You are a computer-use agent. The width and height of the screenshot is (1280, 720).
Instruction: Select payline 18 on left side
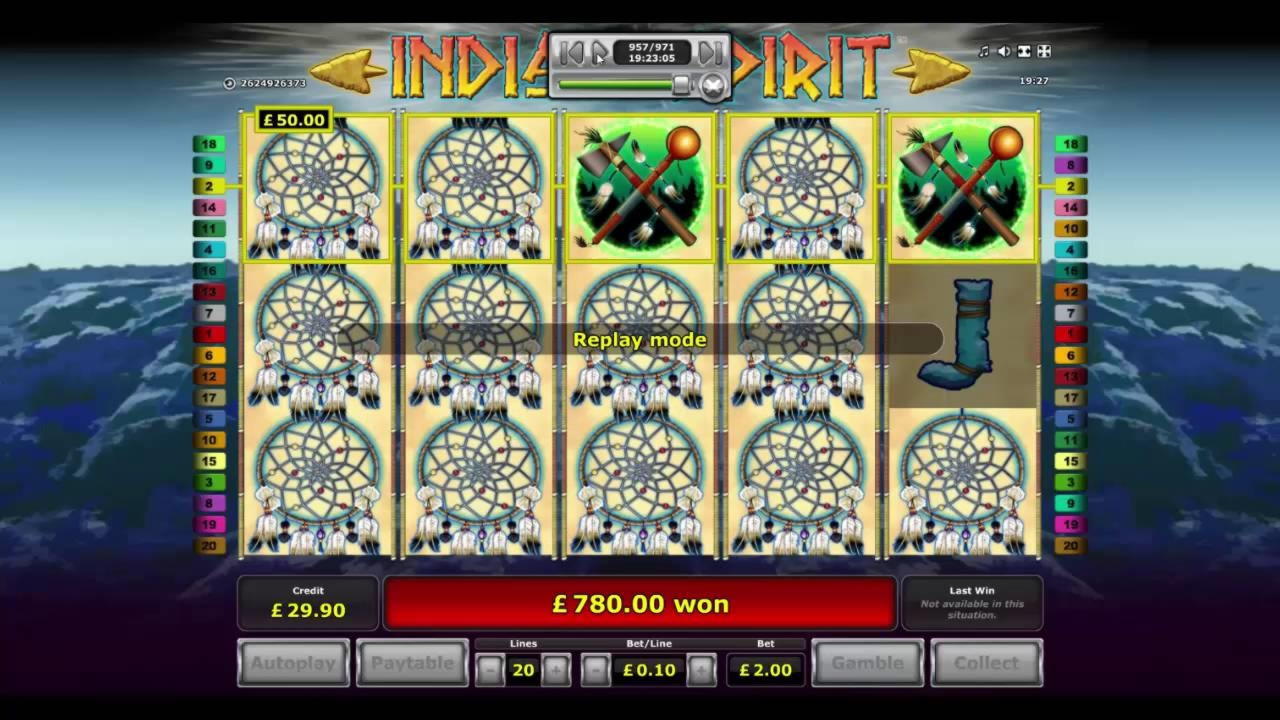click(209, 144)
